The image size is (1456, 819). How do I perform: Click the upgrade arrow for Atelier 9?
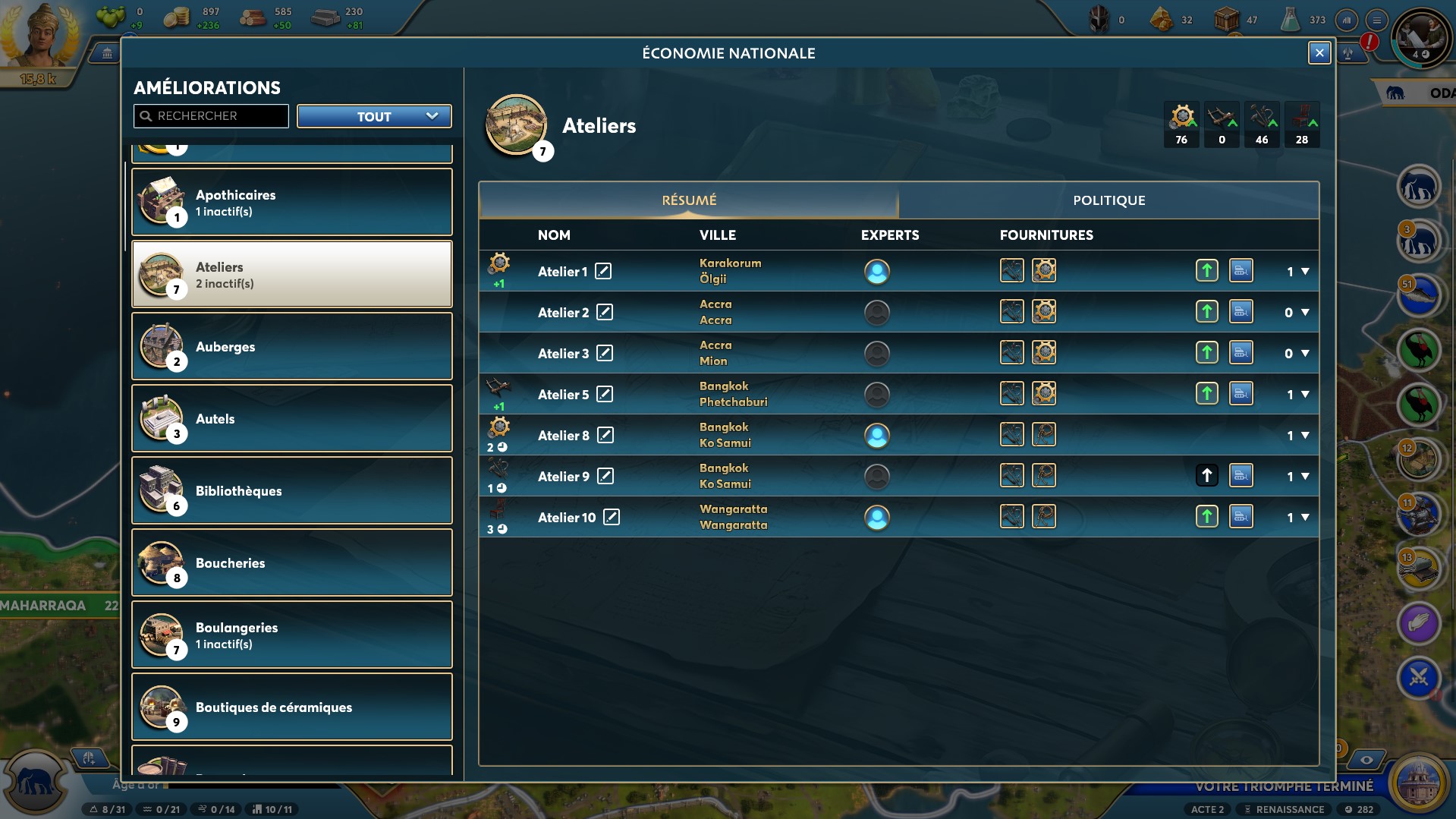[x=1206, y=476]
